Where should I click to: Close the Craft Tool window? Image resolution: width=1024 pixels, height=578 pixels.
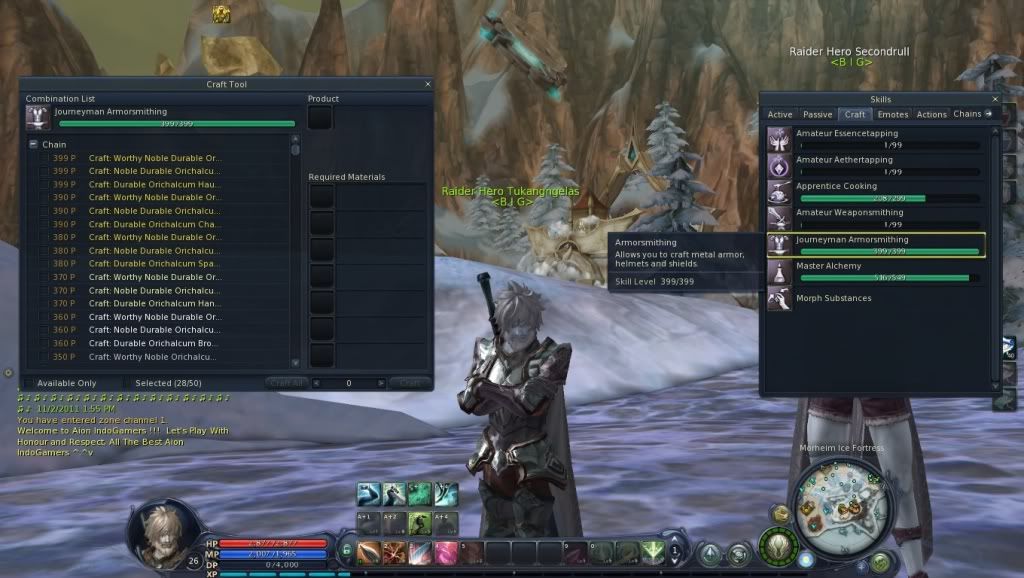point(428,85)
